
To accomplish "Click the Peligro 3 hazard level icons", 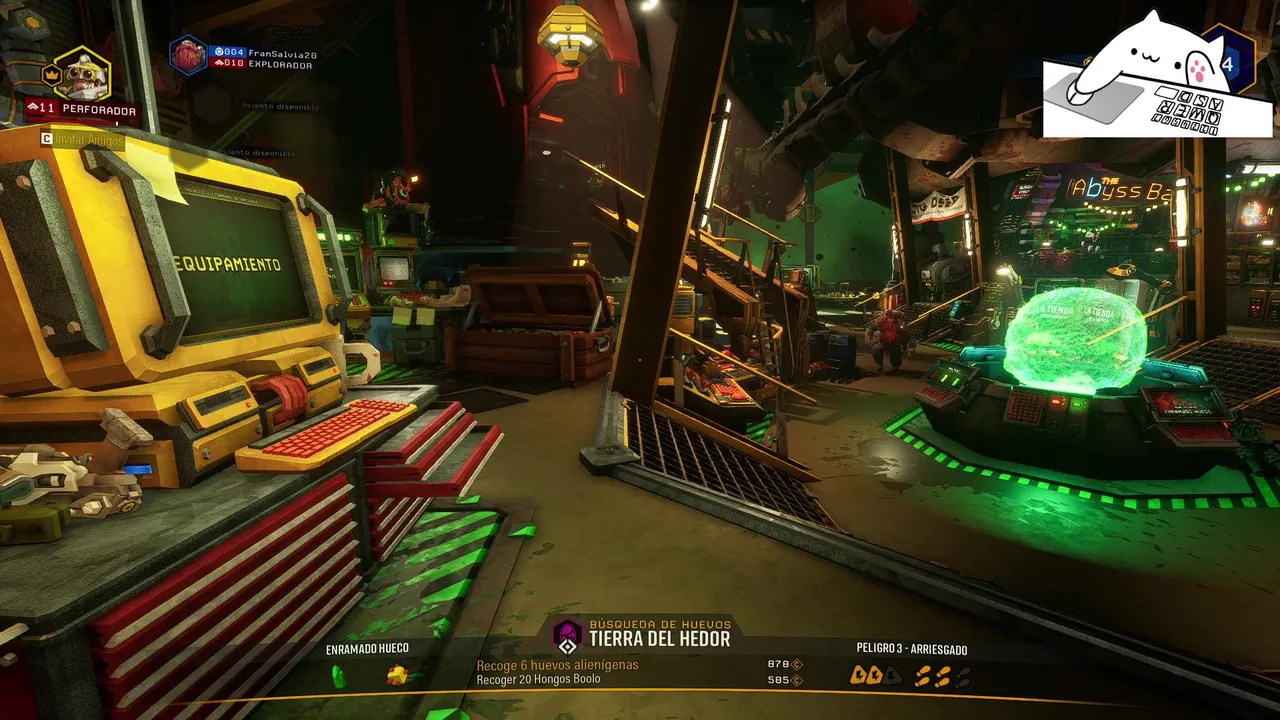I will point(909,676).
